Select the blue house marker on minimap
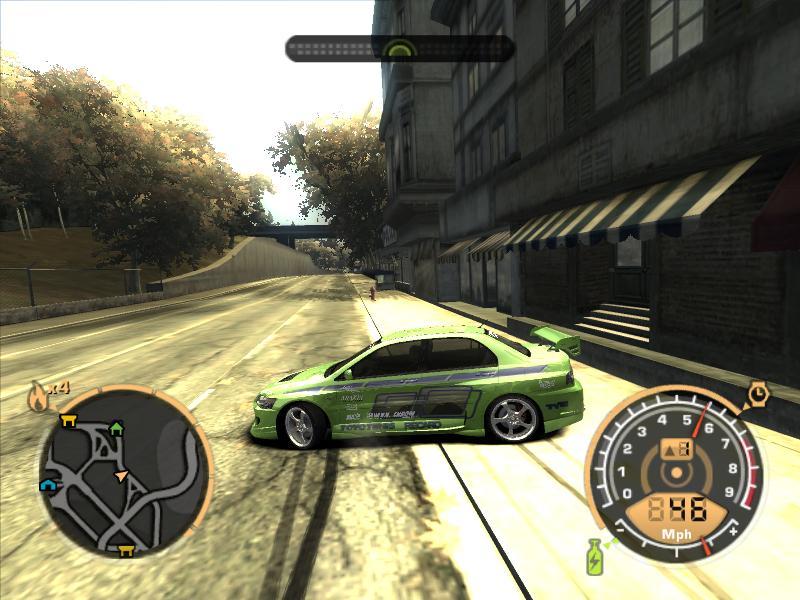 pos(47,485)
